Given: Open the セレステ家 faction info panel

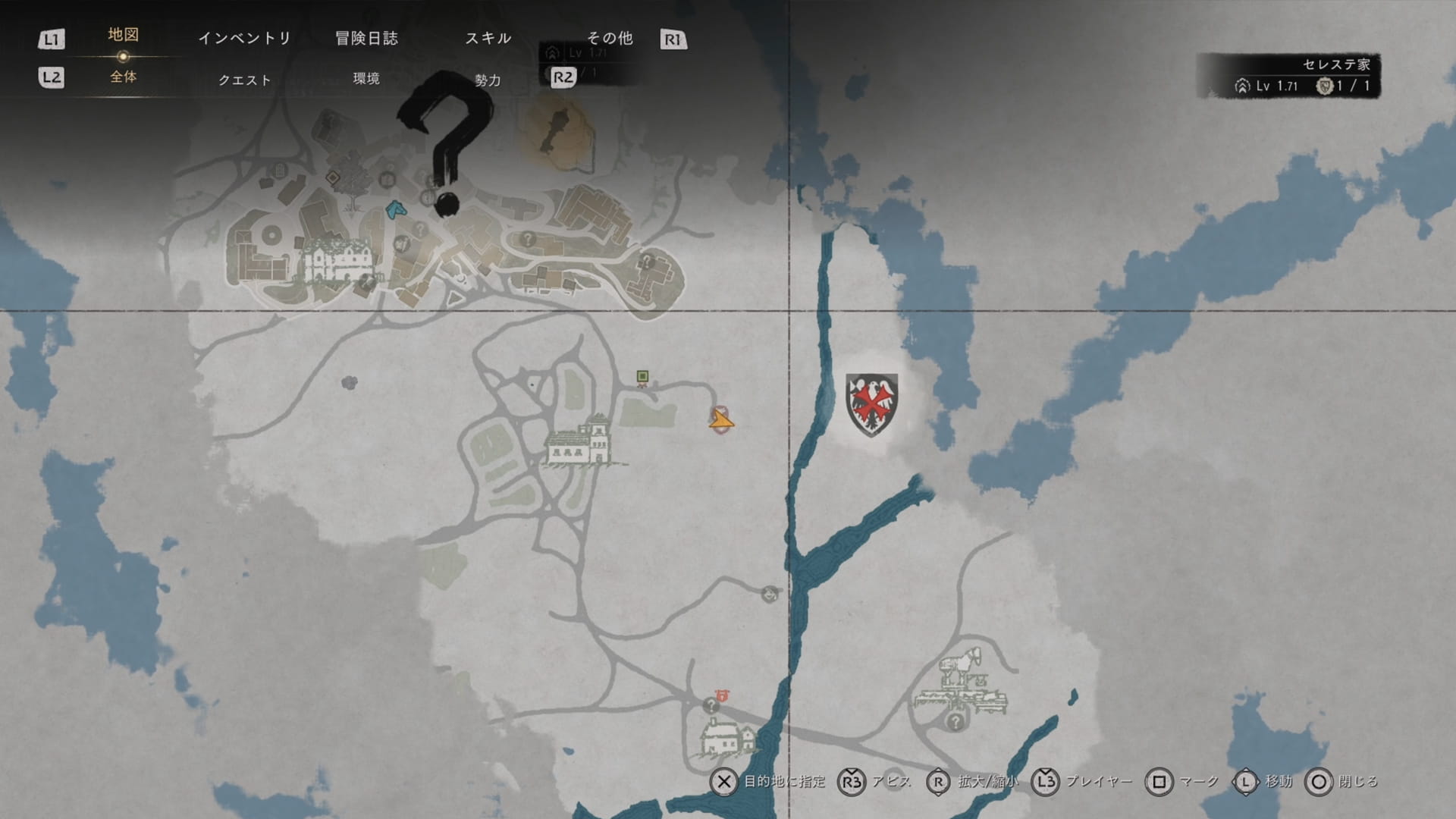Looking at the screenshot, I should coord(1288,75).
